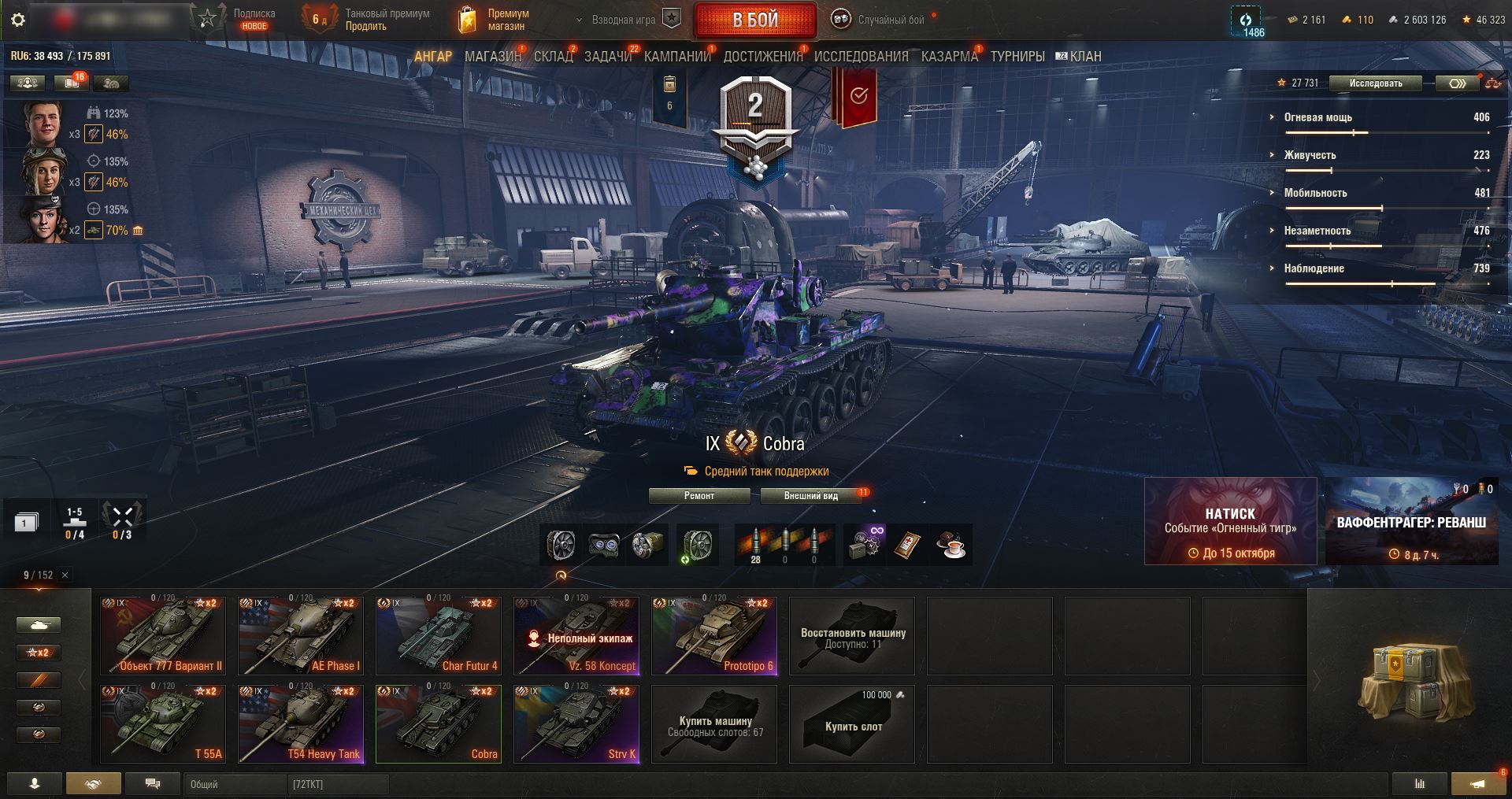The height and width of the screenshot is (799, 1512).
Task: Open the Случайный бой mode selector
Action: (882, 20)
